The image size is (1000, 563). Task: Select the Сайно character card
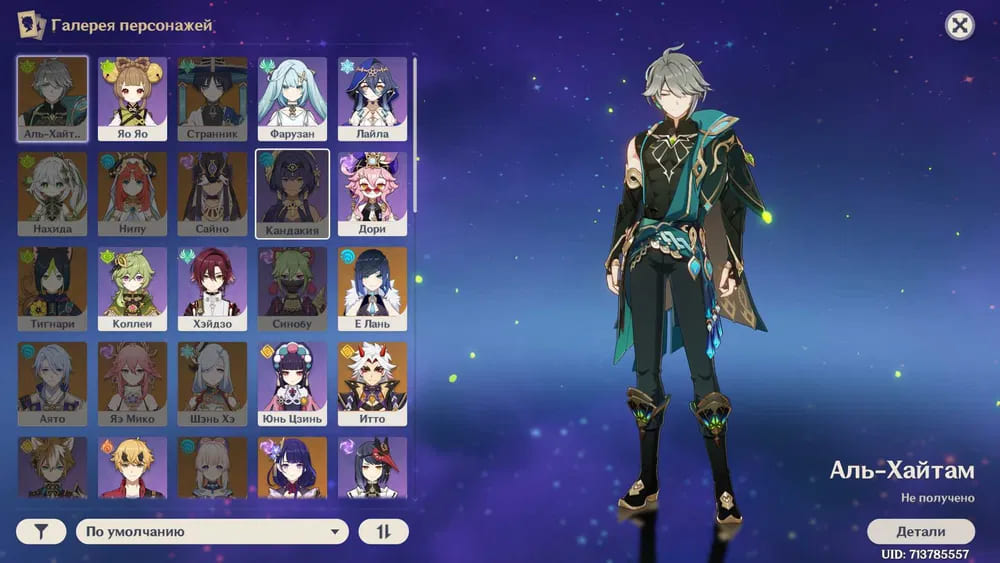[x=212, y=193]
